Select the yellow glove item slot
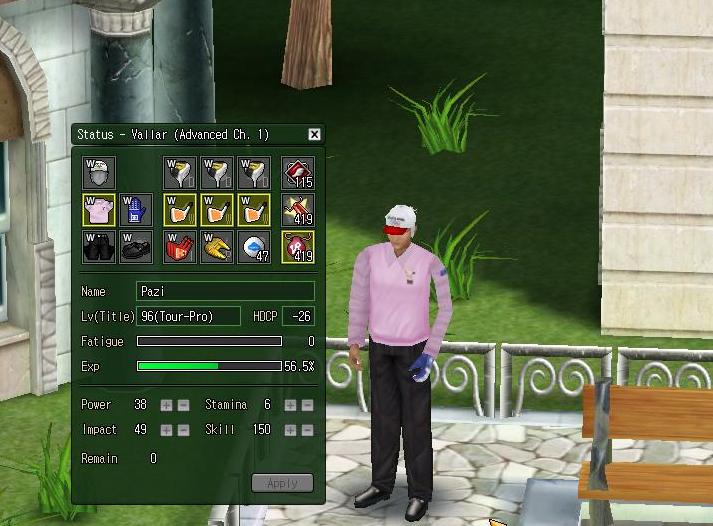Viewport: 713px width, 526px height. 216,247
